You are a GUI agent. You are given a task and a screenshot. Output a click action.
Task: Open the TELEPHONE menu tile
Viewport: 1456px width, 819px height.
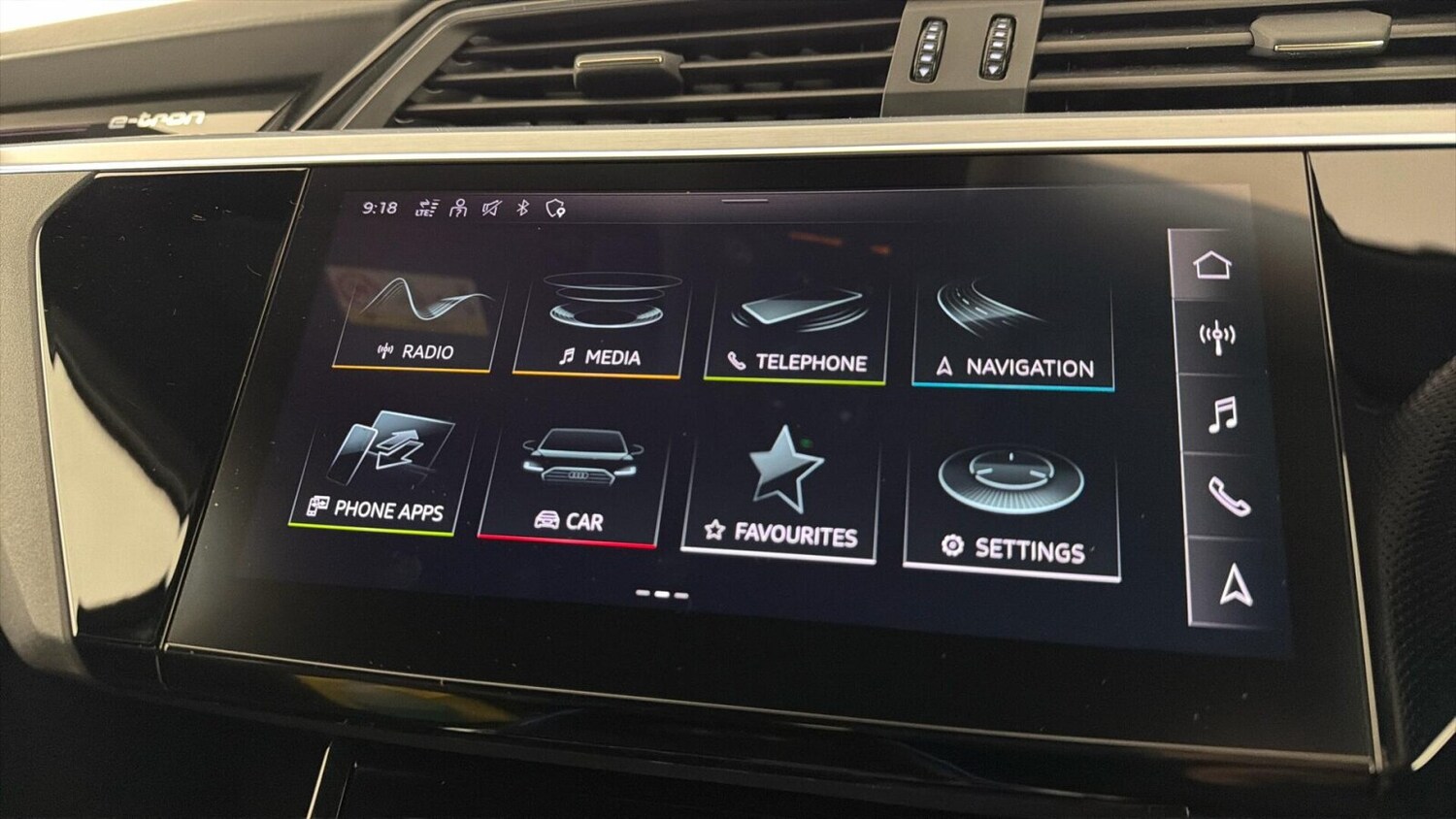[796, 320]
